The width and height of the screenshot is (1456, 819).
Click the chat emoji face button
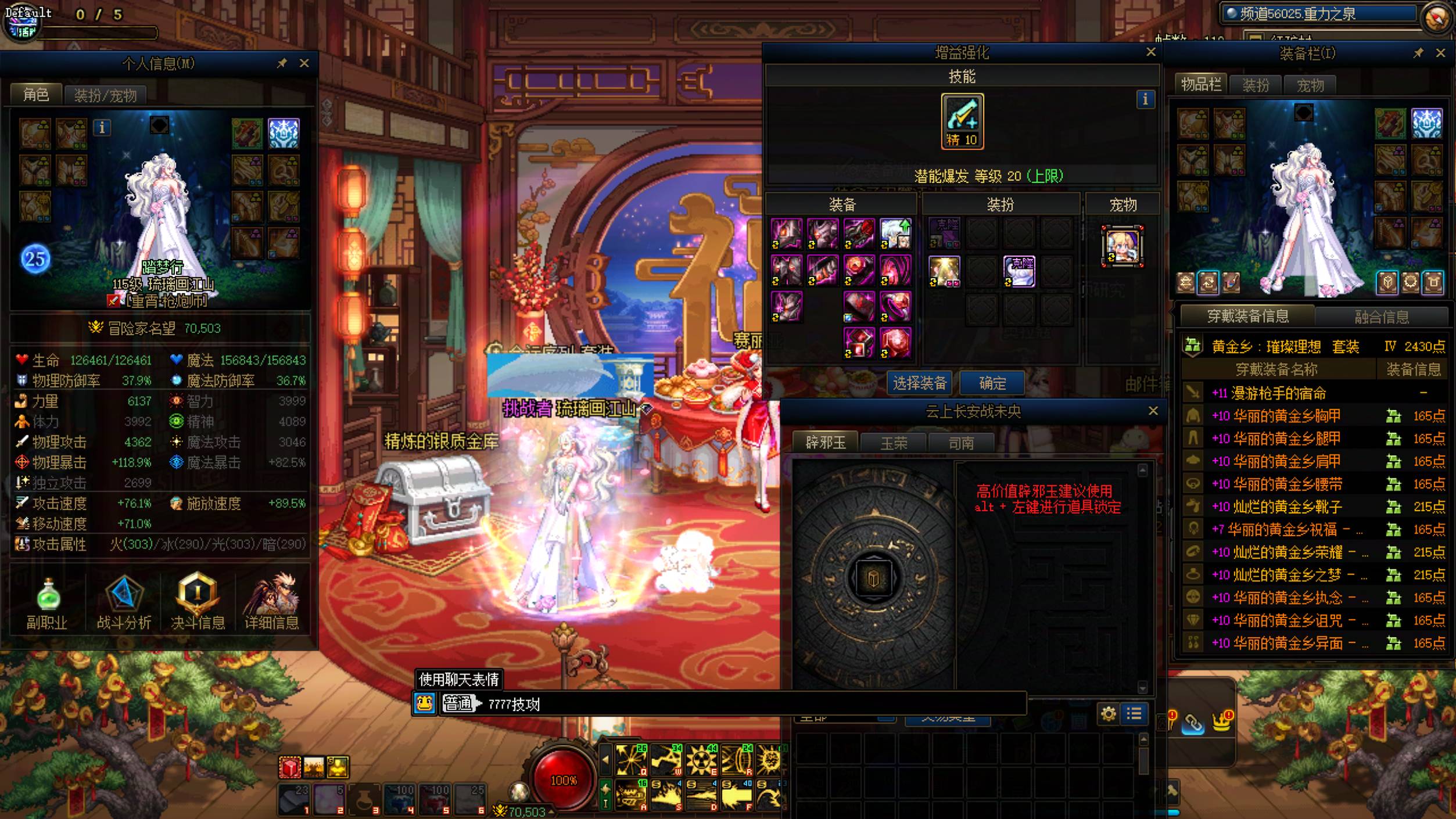pos(425,703)
